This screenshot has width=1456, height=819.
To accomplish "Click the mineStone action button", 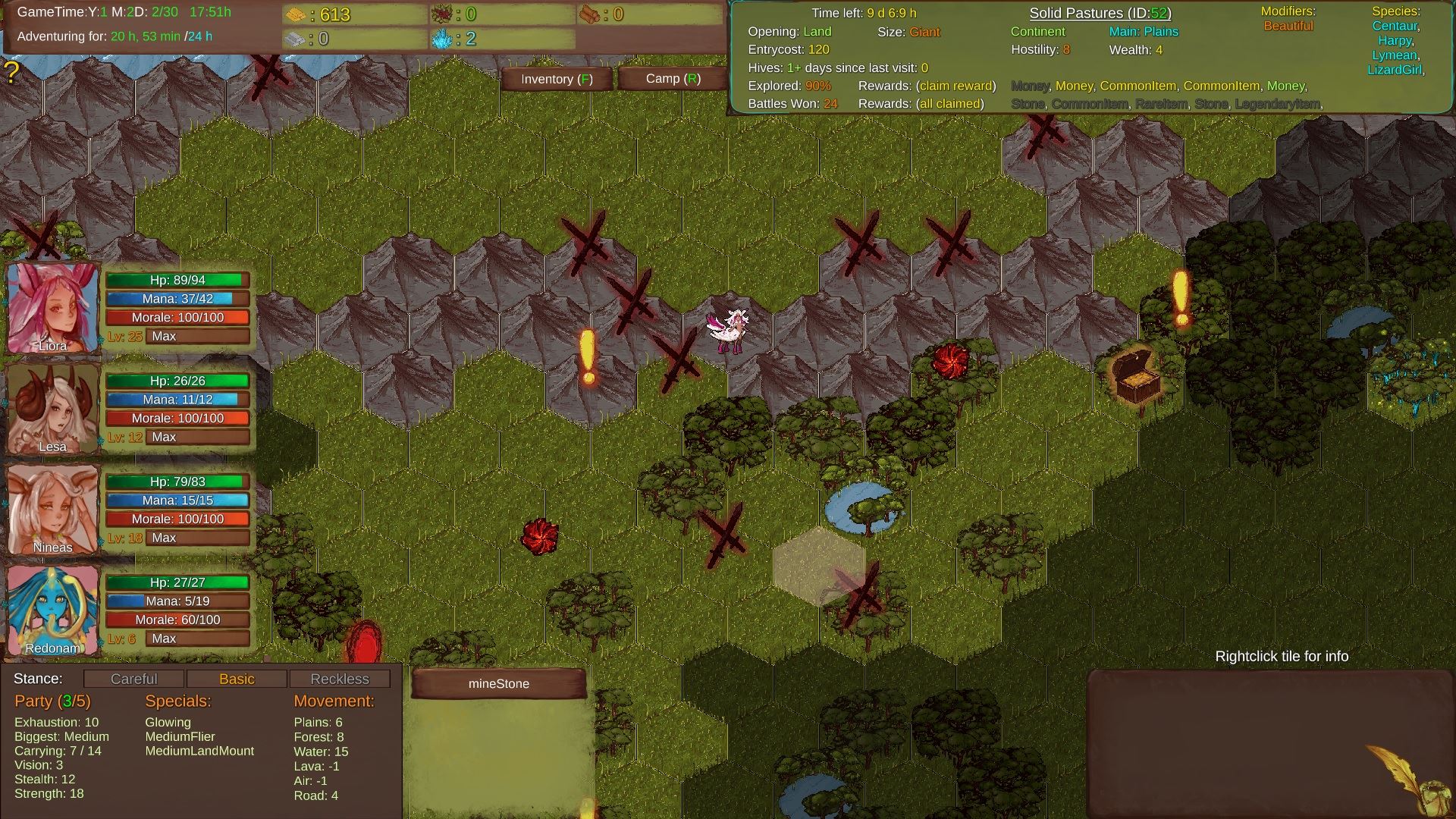I will tap(499, 683).
